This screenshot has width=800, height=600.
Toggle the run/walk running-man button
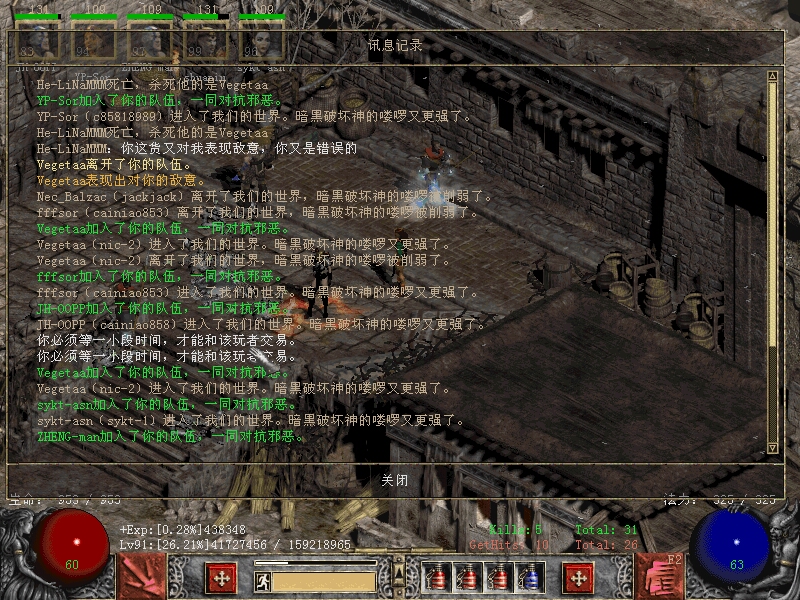pos(263,581)
